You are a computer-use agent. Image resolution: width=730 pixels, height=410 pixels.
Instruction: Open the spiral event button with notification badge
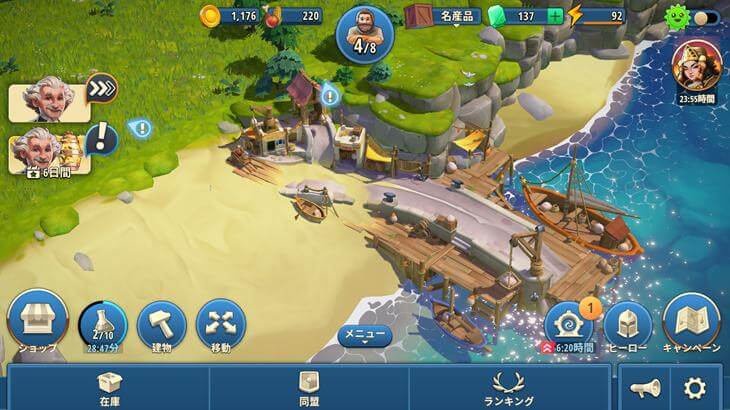point(568,322)
